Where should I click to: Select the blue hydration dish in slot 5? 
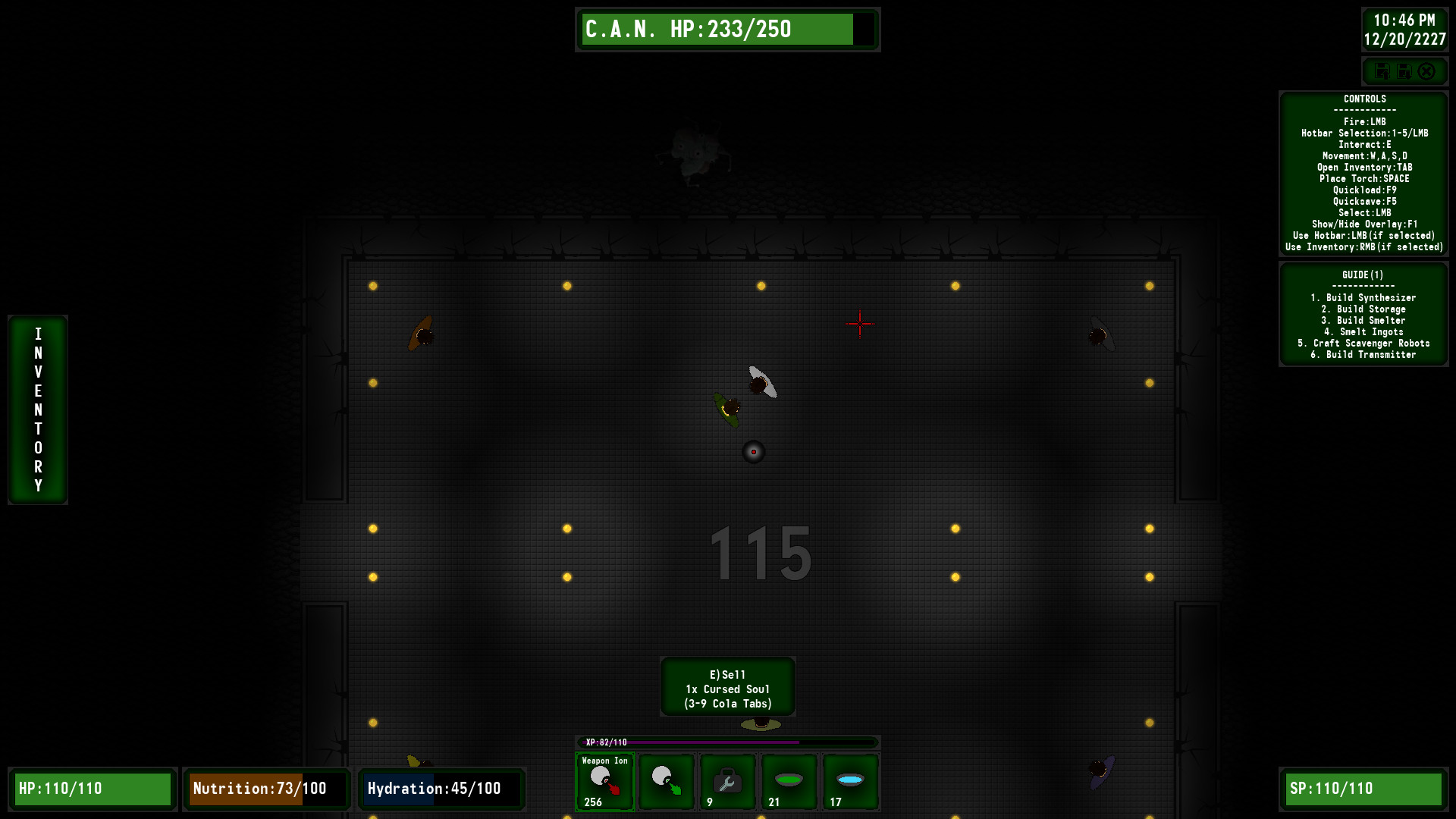pos(849,782)
